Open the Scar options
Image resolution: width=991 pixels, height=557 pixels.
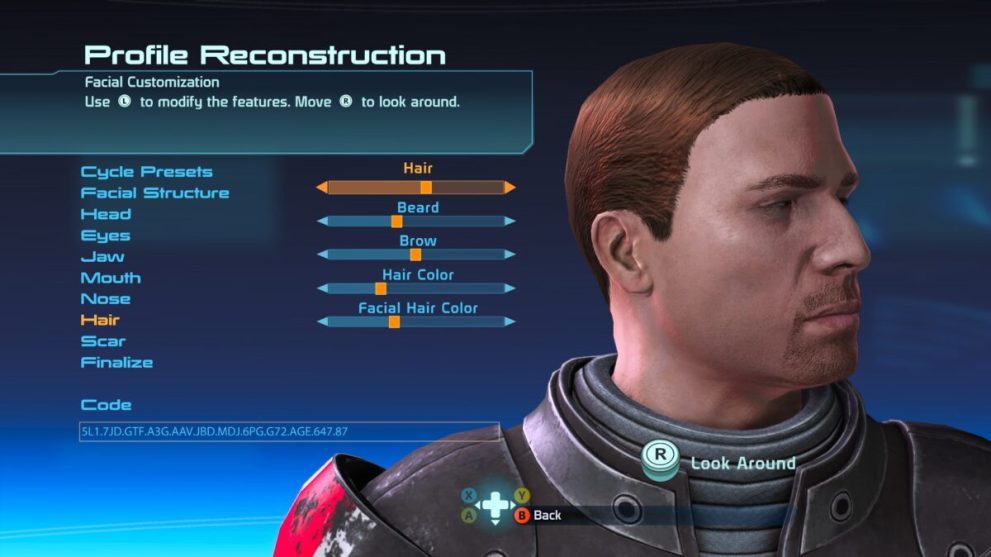pyautogui.click(x=103, y=342)
